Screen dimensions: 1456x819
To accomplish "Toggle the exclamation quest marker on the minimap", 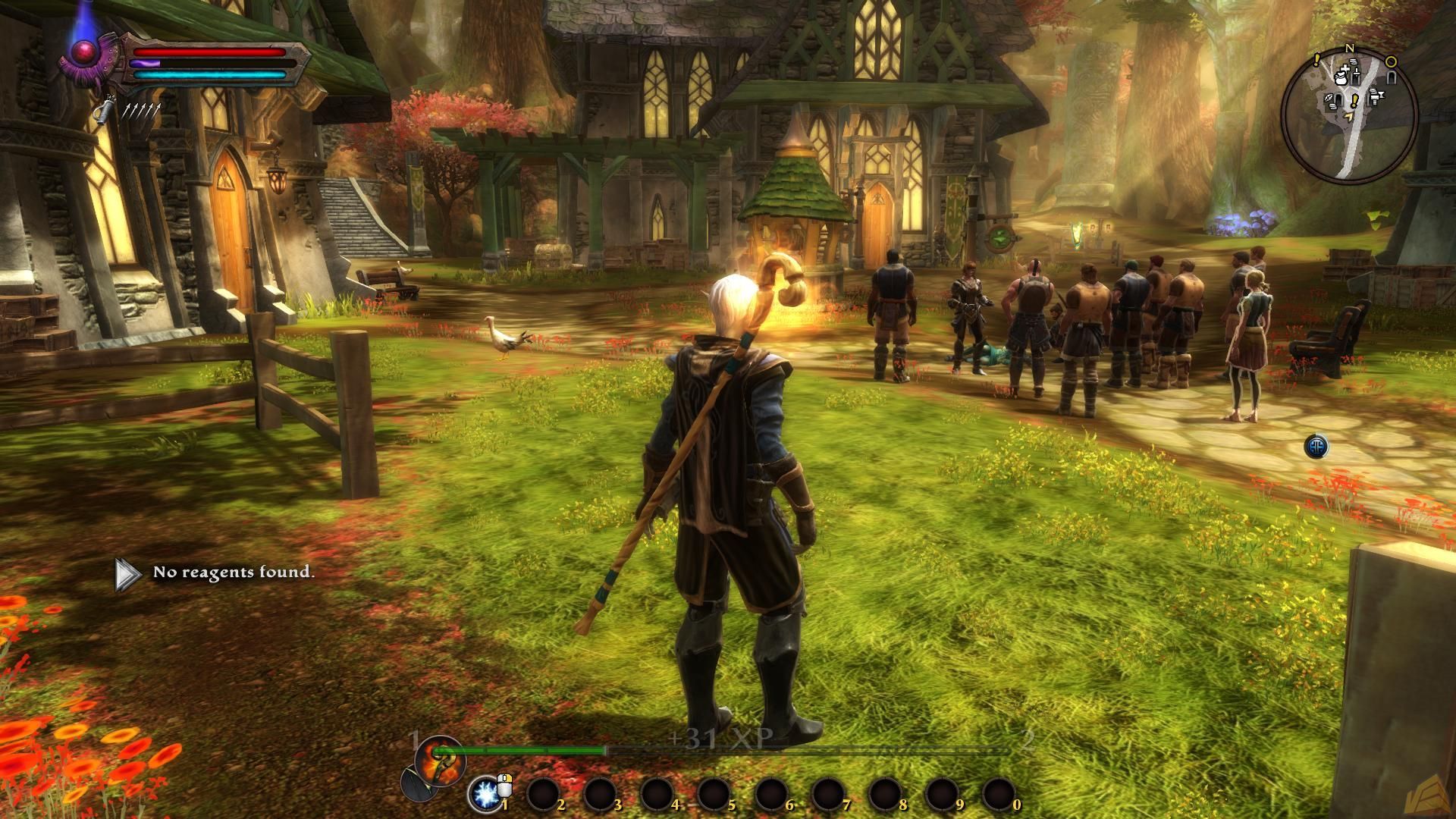I will pos(1354,102).
